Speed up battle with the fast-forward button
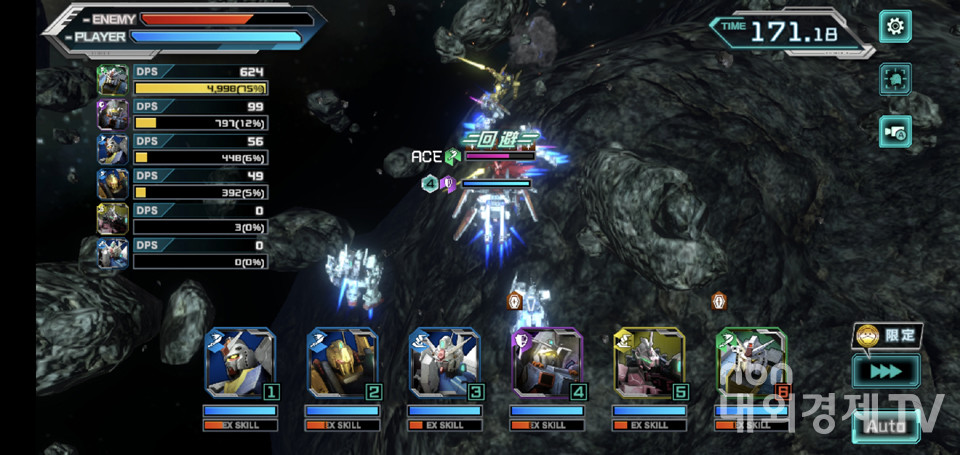960x455 pixels. click(885, 372)
